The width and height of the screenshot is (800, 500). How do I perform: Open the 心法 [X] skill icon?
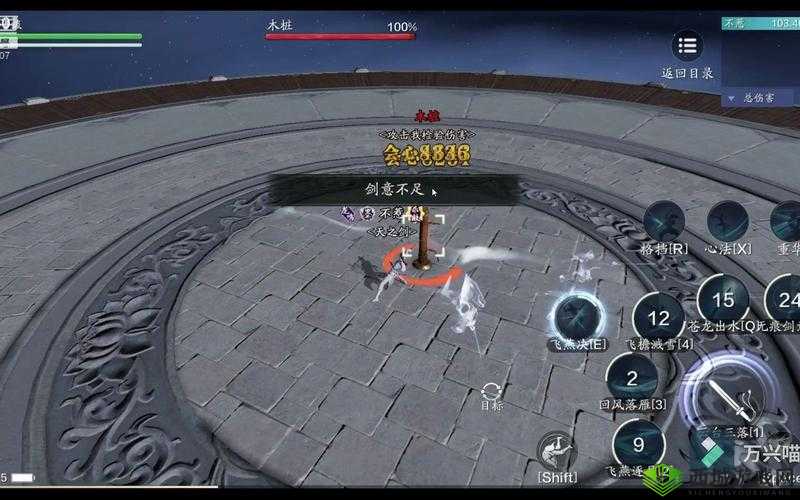click(x=727, y=221)
